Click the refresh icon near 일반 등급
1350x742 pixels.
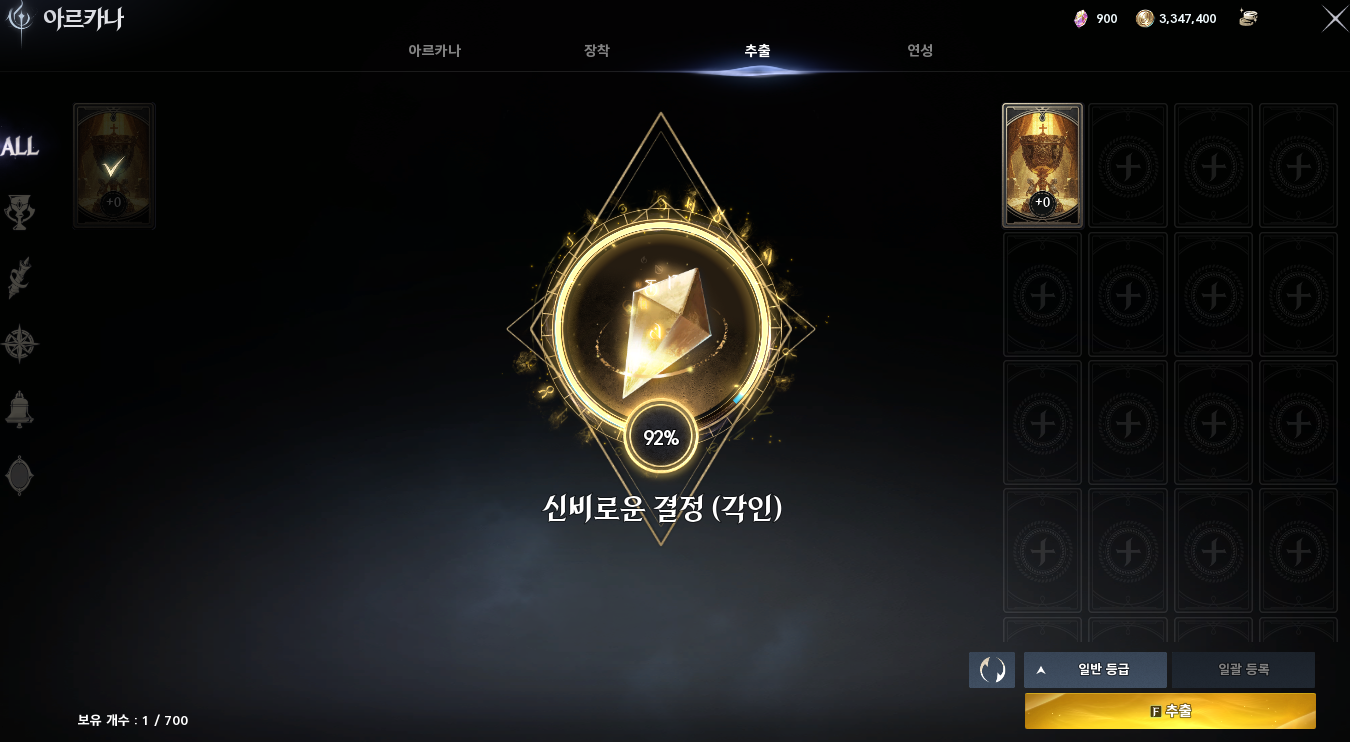(991, 669)
